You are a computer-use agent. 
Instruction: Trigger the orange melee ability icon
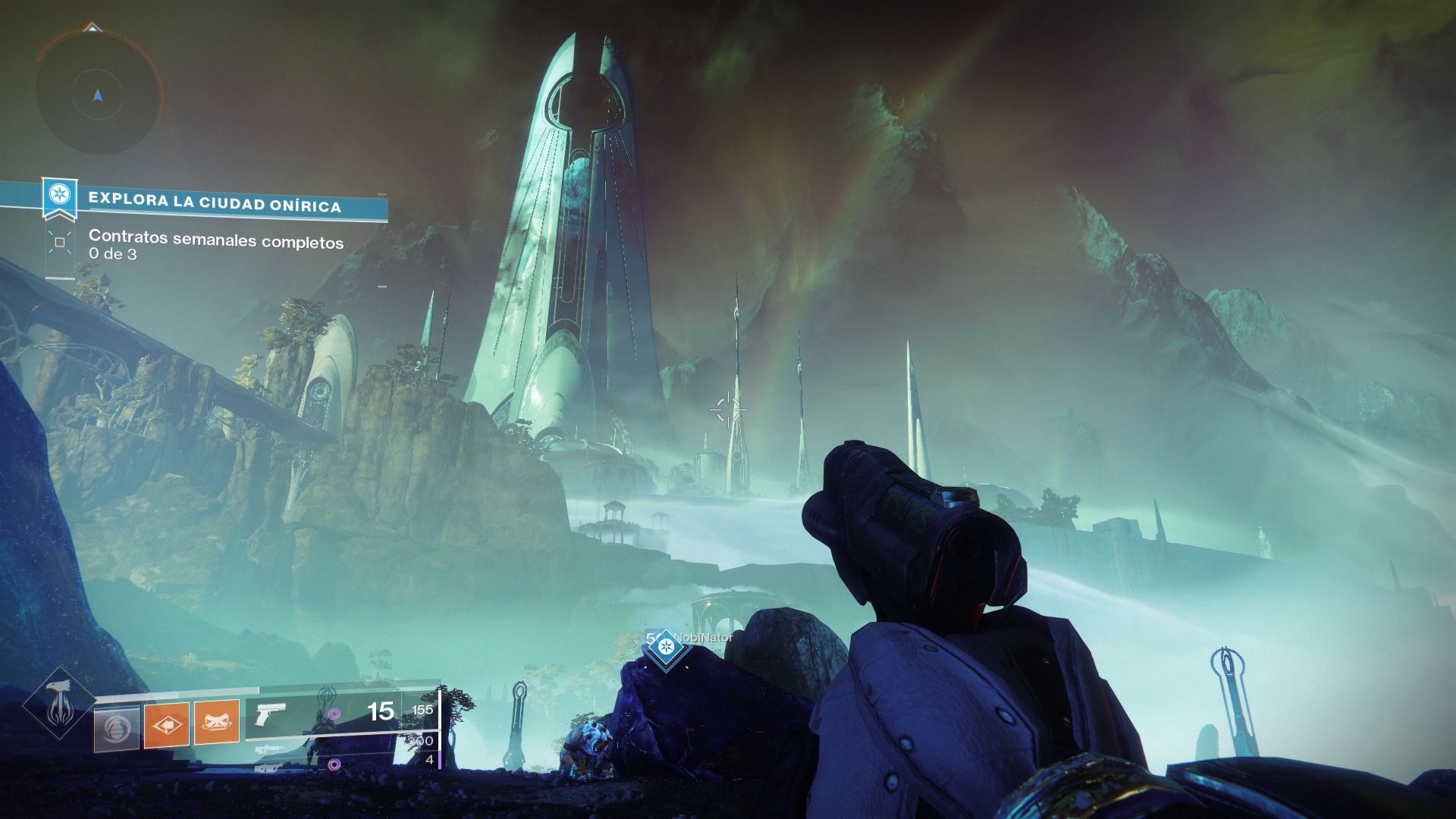tap(167, 723)
